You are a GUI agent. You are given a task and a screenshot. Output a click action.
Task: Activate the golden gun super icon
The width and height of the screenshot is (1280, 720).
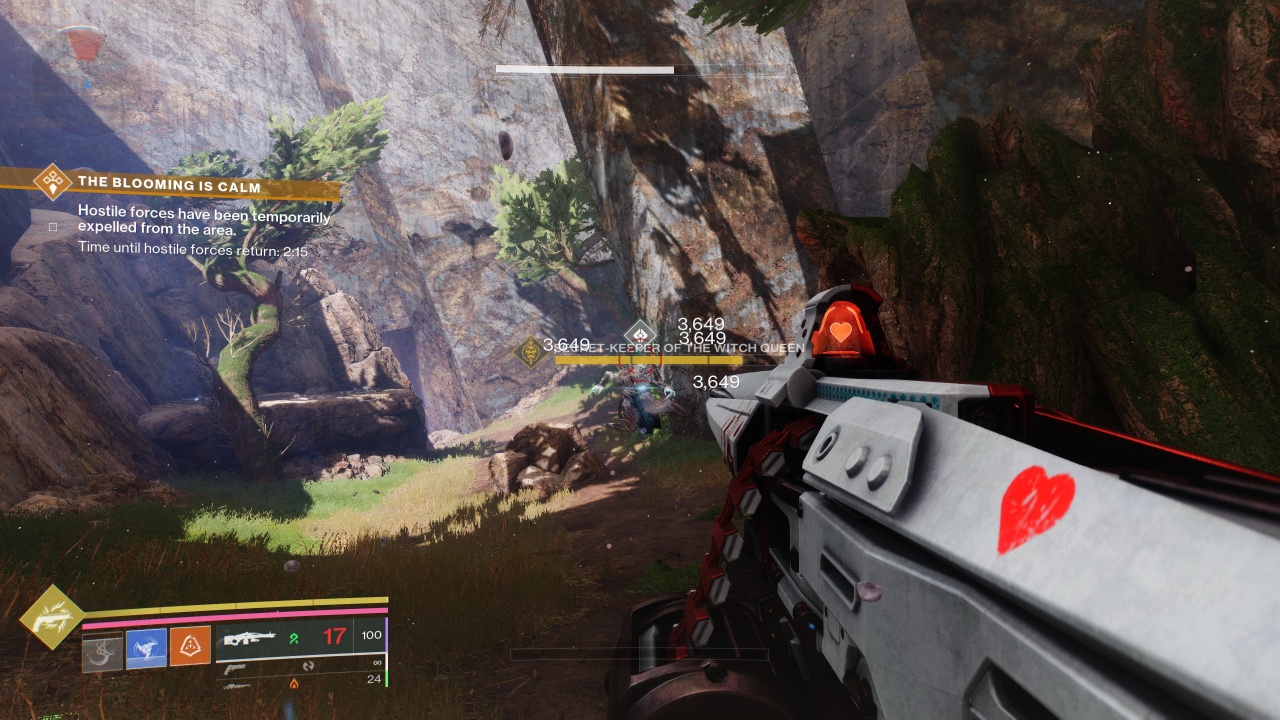tap(50, 619)
